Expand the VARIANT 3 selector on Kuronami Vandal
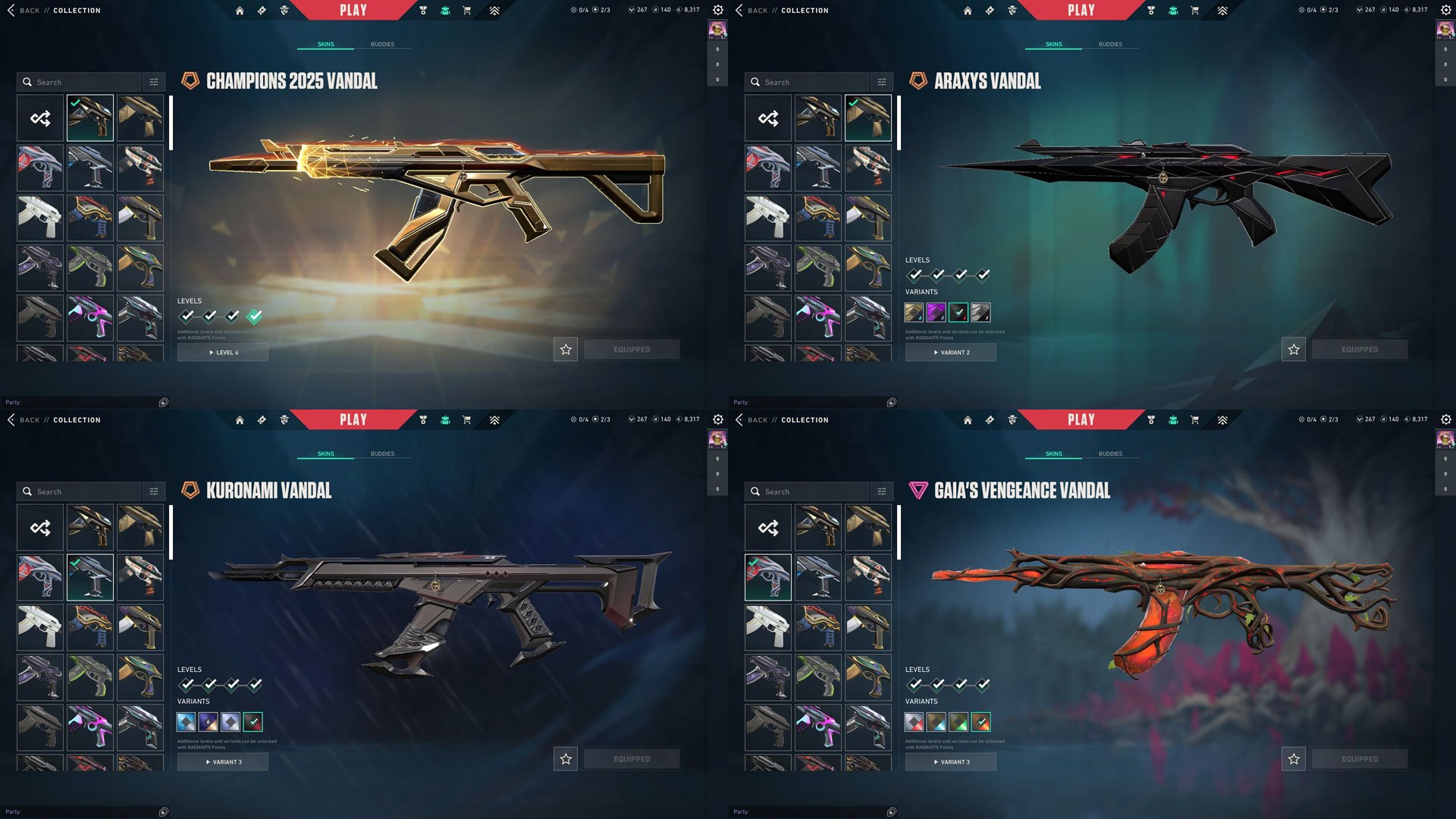 pos(222,762)
